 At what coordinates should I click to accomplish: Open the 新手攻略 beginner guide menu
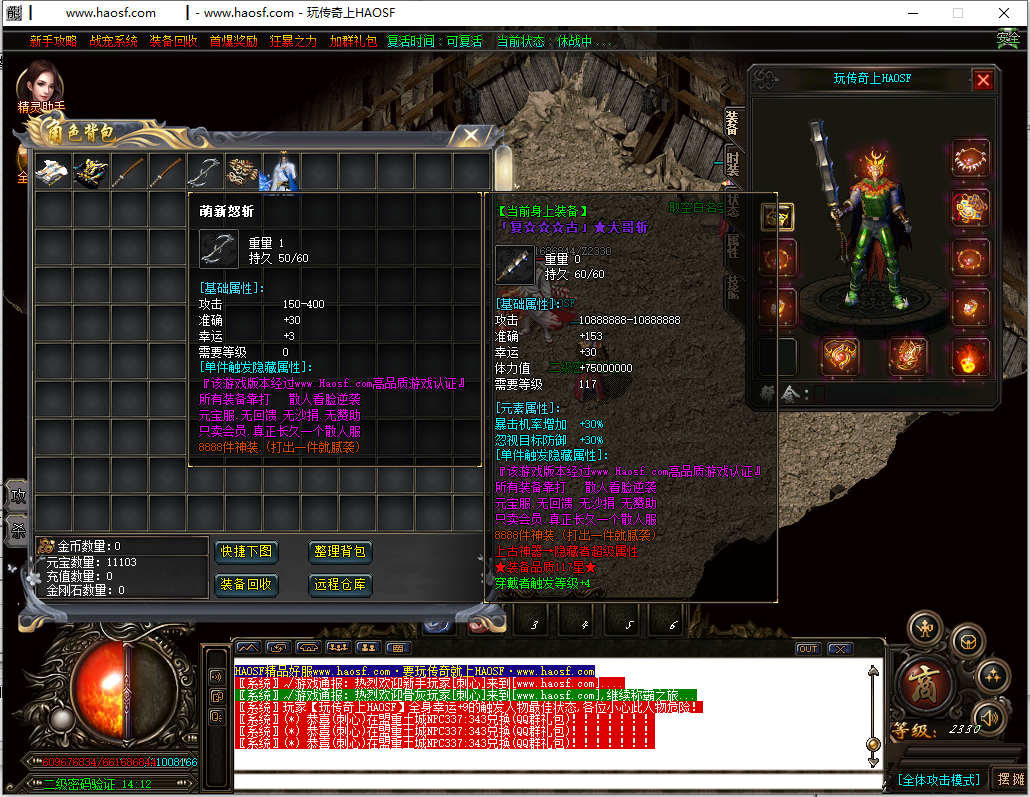coord(53,41)
